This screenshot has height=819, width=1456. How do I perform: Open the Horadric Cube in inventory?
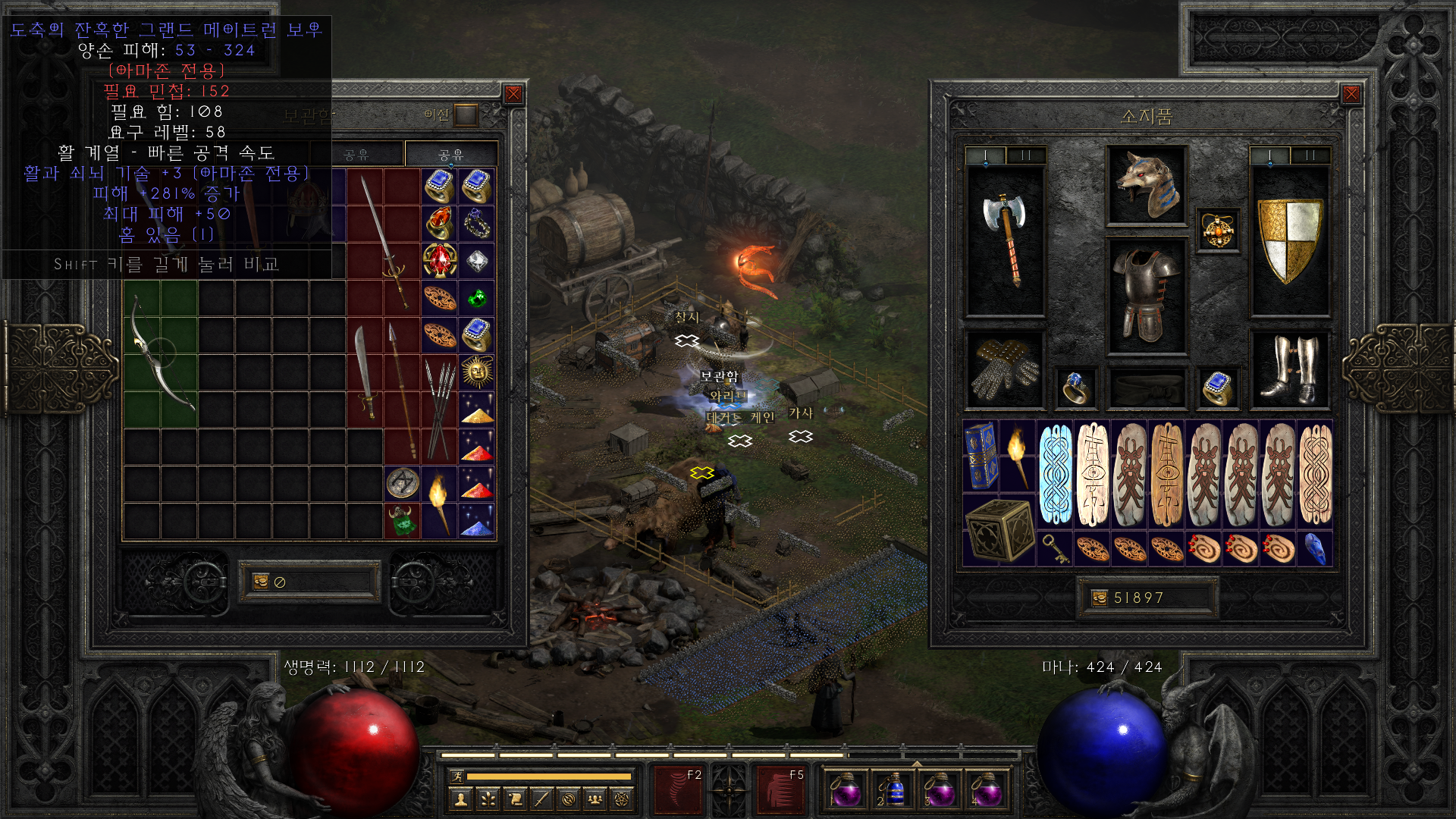click(x=999, y=530)
